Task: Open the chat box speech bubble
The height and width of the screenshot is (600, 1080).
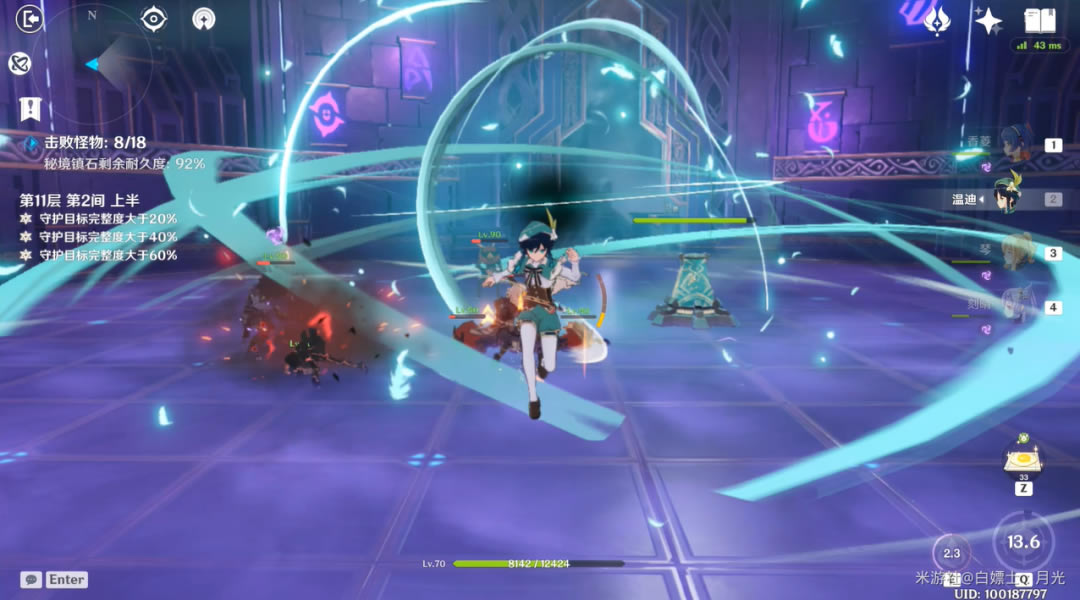Action: (x=31, y=579)
